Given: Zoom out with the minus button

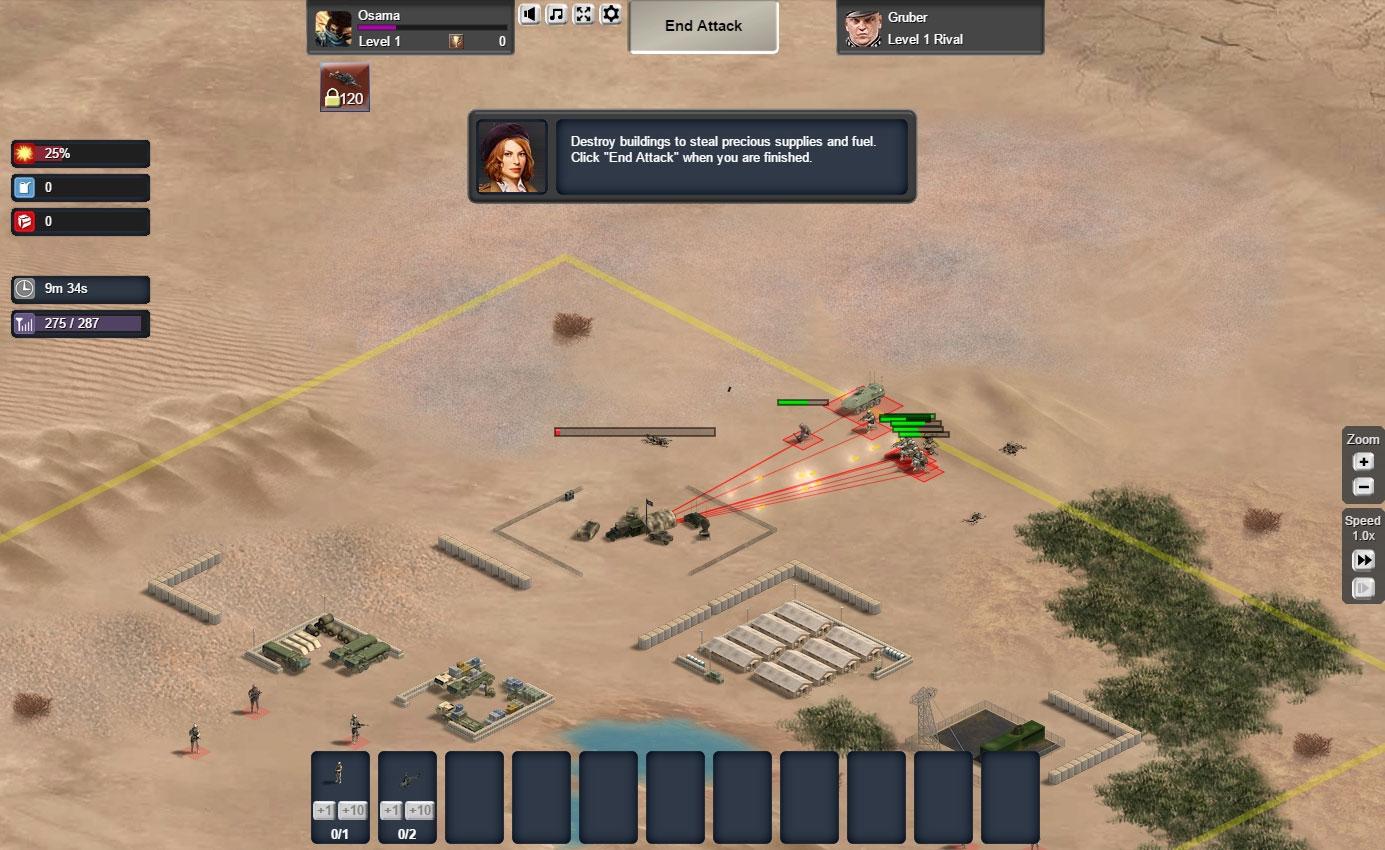Looking at the screenshot, I should [x=1363, y=487].
